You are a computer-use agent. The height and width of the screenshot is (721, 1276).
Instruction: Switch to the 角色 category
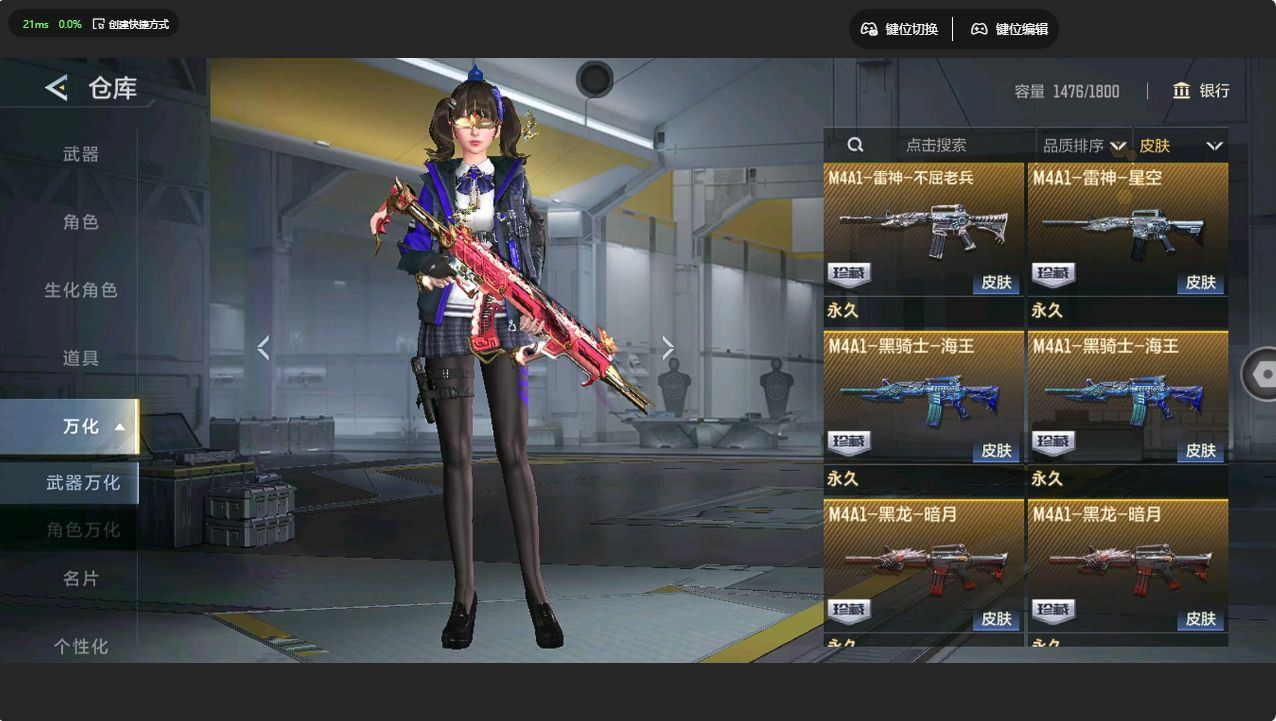[x=81, y=222]
